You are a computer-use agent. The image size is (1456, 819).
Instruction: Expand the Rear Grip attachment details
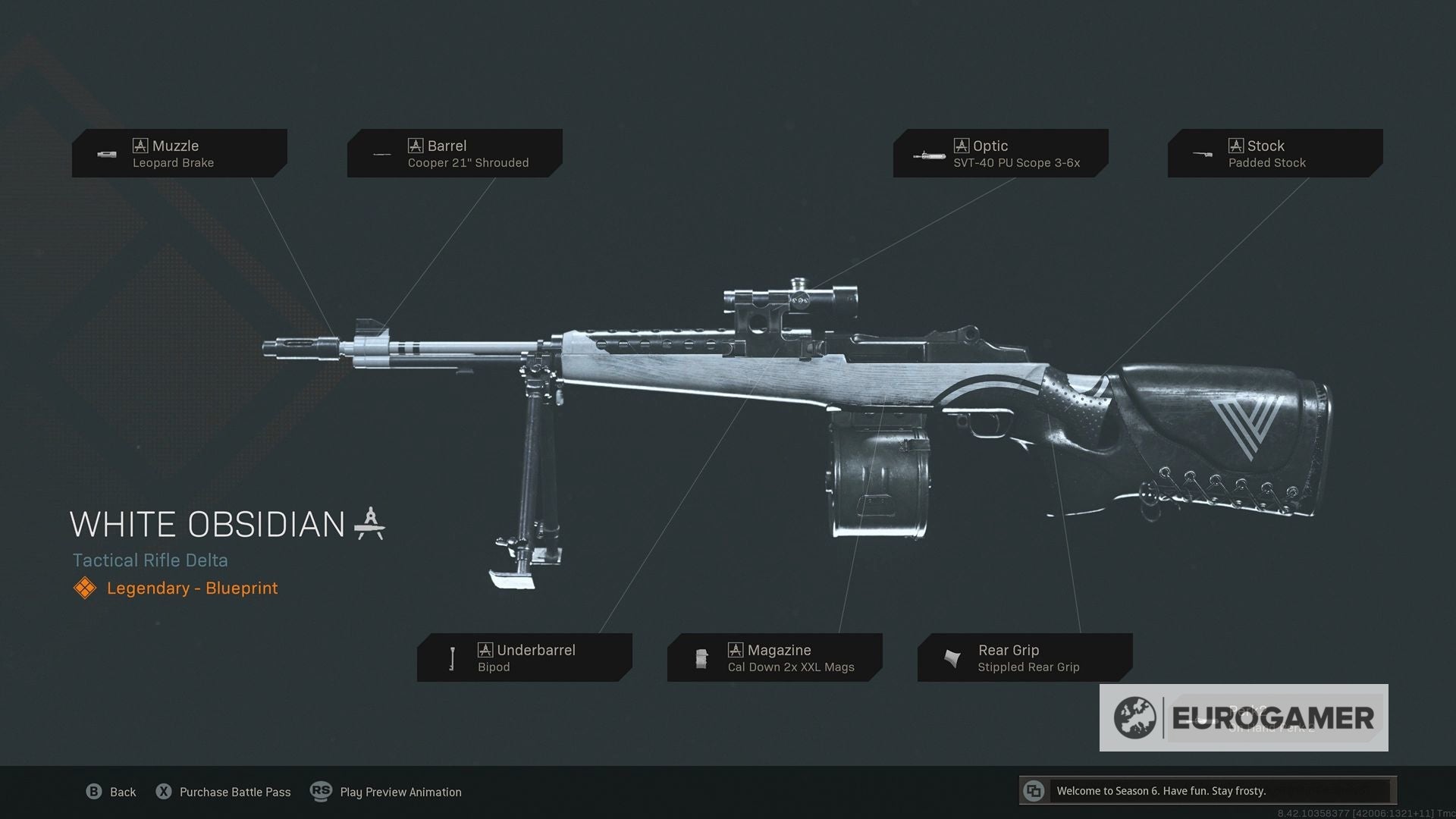(1025, 657)
